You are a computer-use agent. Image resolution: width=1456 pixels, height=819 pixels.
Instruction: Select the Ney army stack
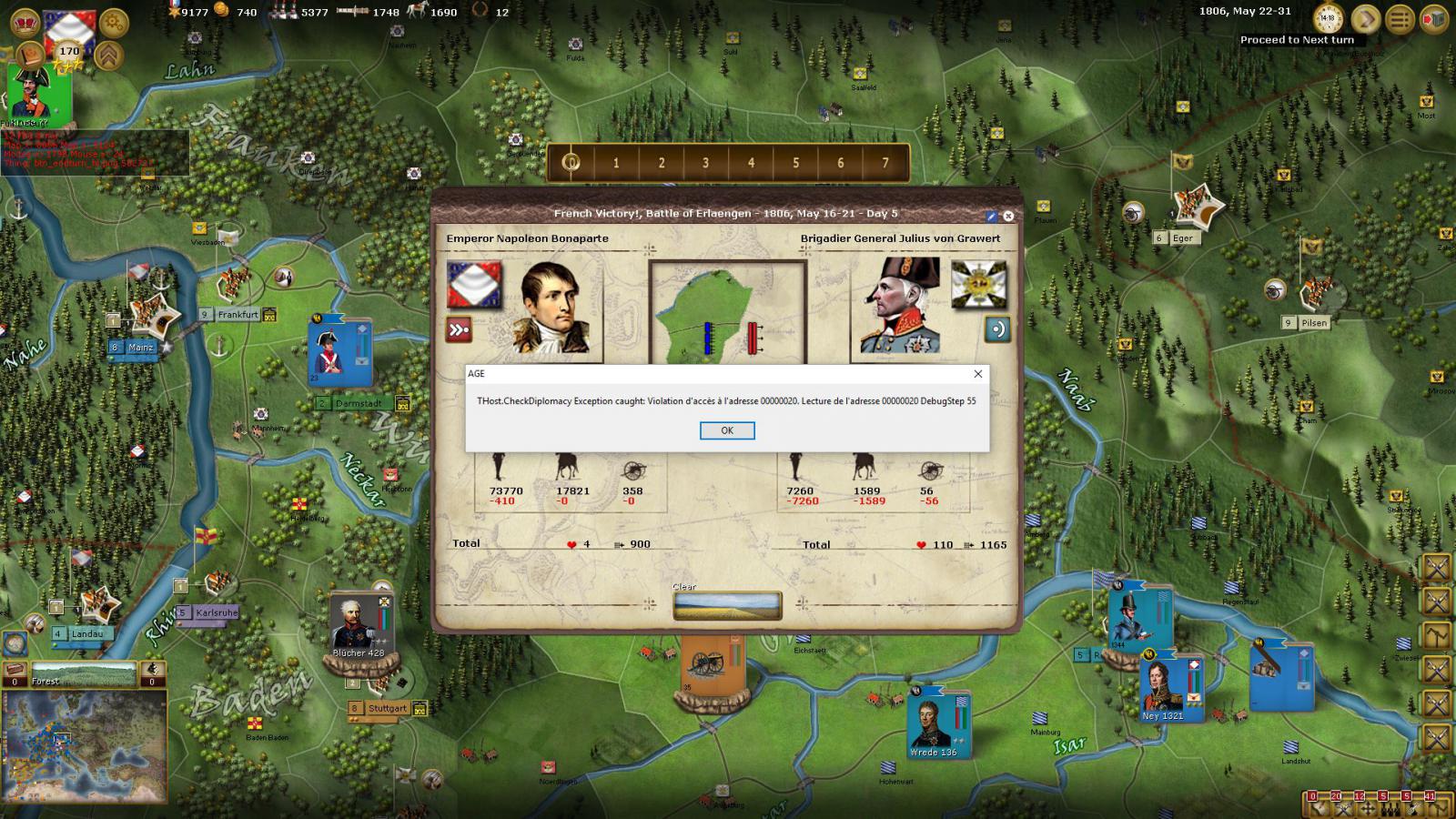click(1165, 687)
